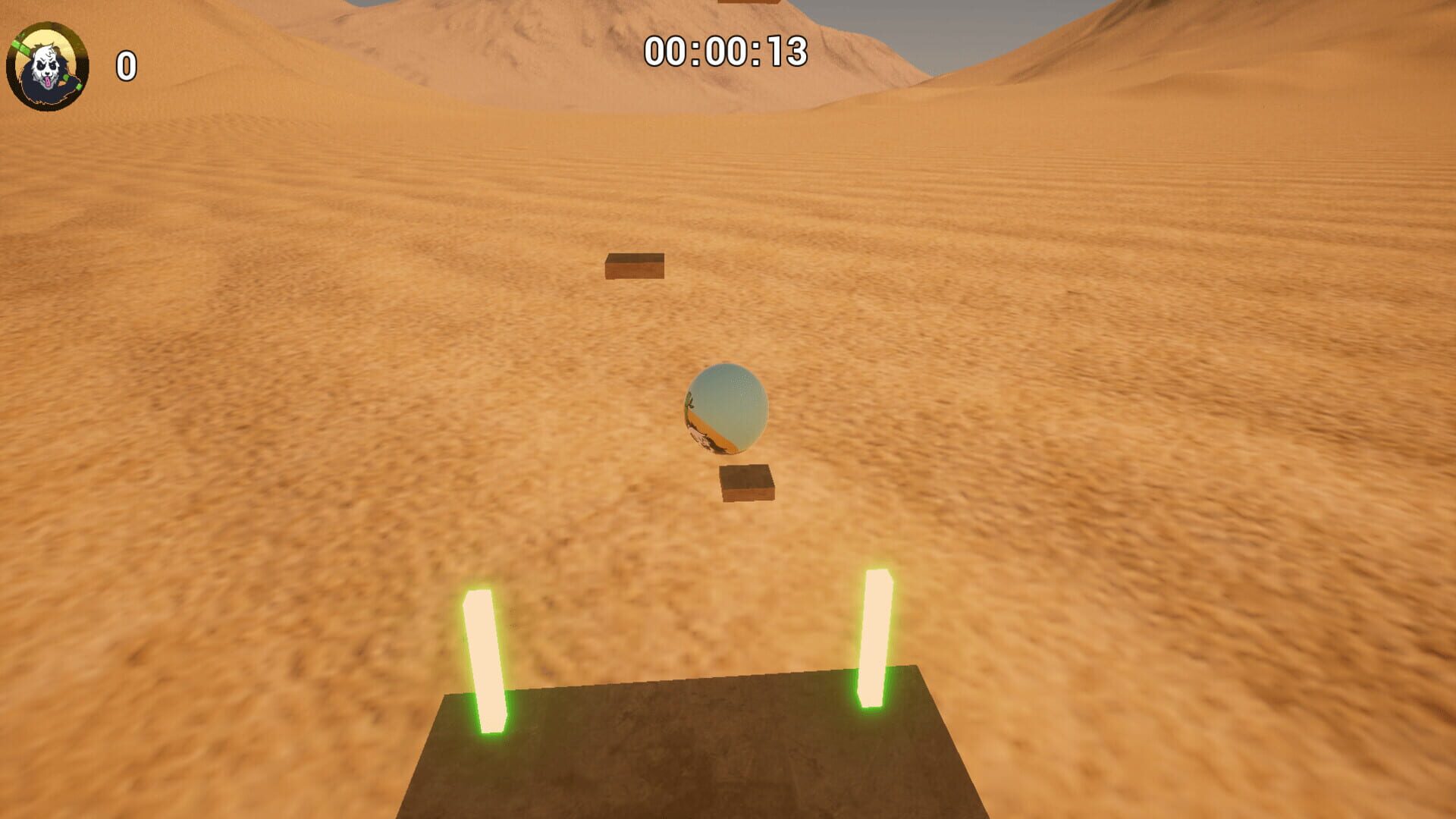Click the brick block at the top screen edge
The image size is (1456, 819).
(748, 4)
